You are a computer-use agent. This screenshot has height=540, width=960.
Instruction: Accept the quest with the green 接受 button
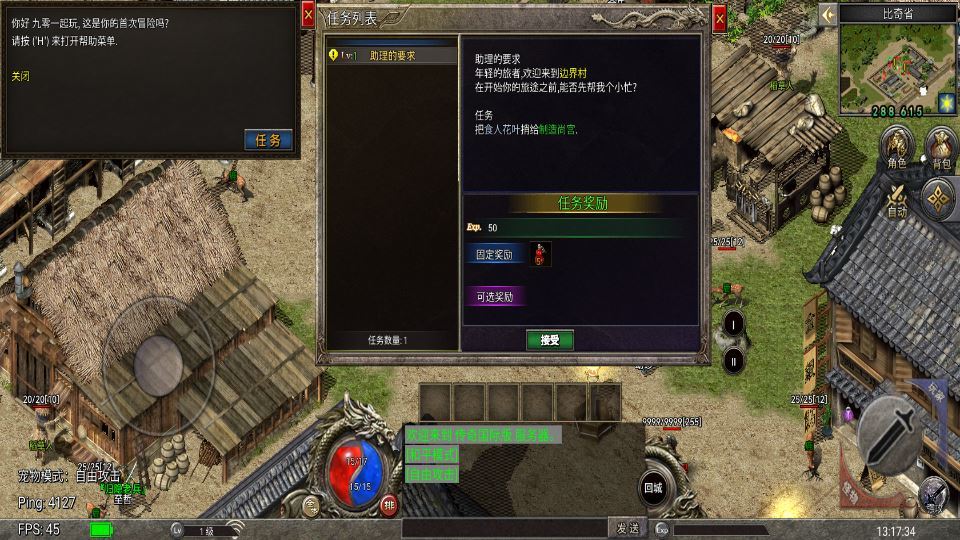pyautogui.click(x=550, y=340)
